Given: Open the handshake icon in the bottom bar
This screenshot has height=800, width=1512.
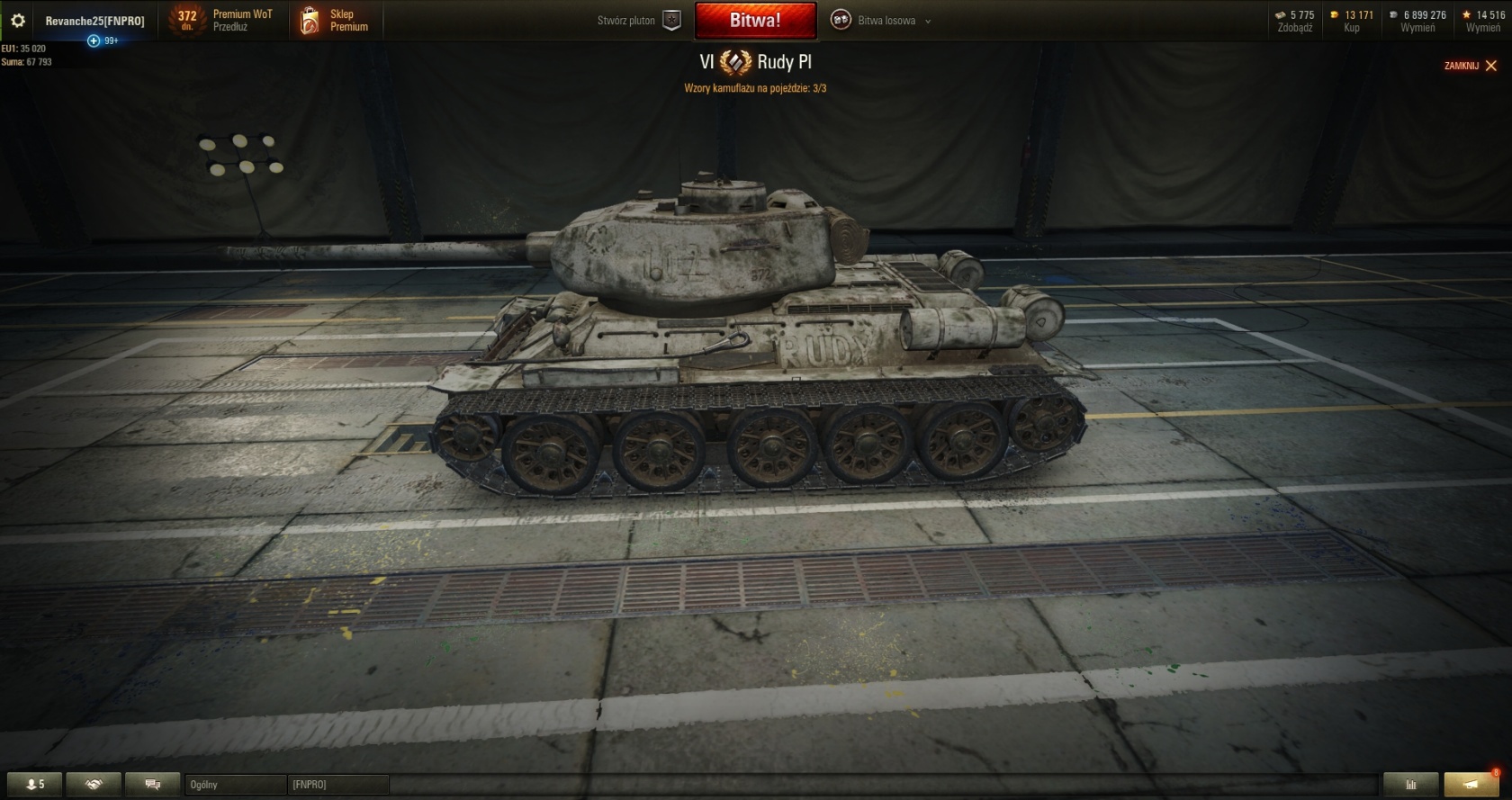Looking at the screenshot, I should (x=94, y=785).
